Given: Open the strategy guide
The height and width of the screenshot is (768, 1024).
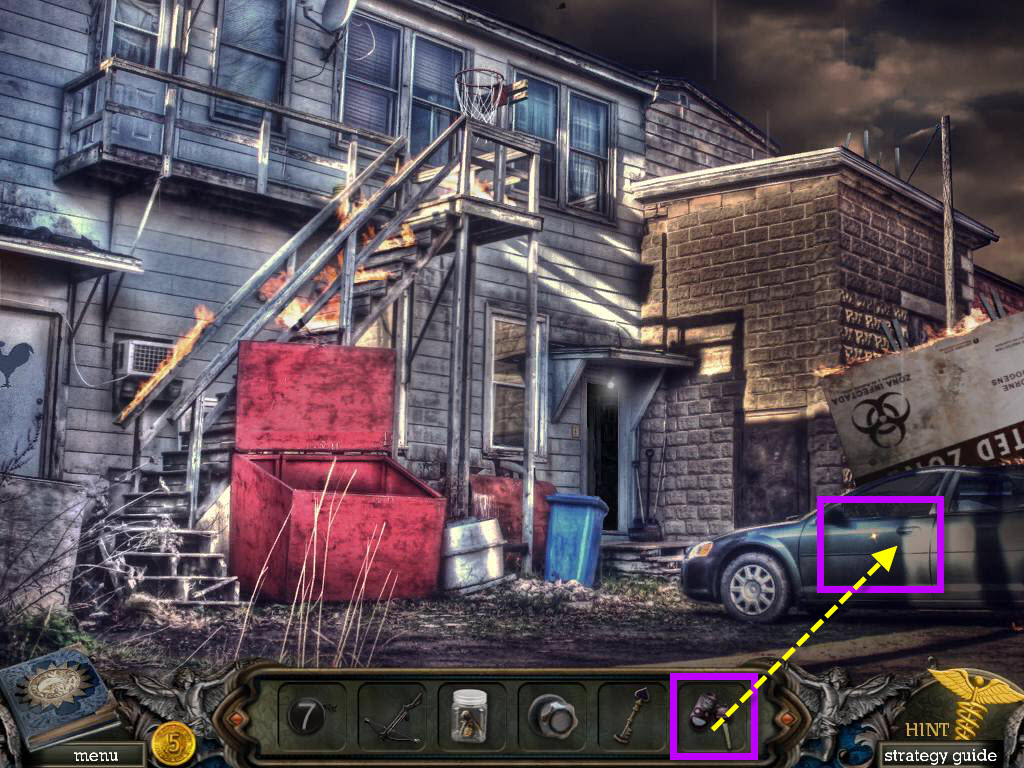Looking at the screenshot, I should click(940, 755).
